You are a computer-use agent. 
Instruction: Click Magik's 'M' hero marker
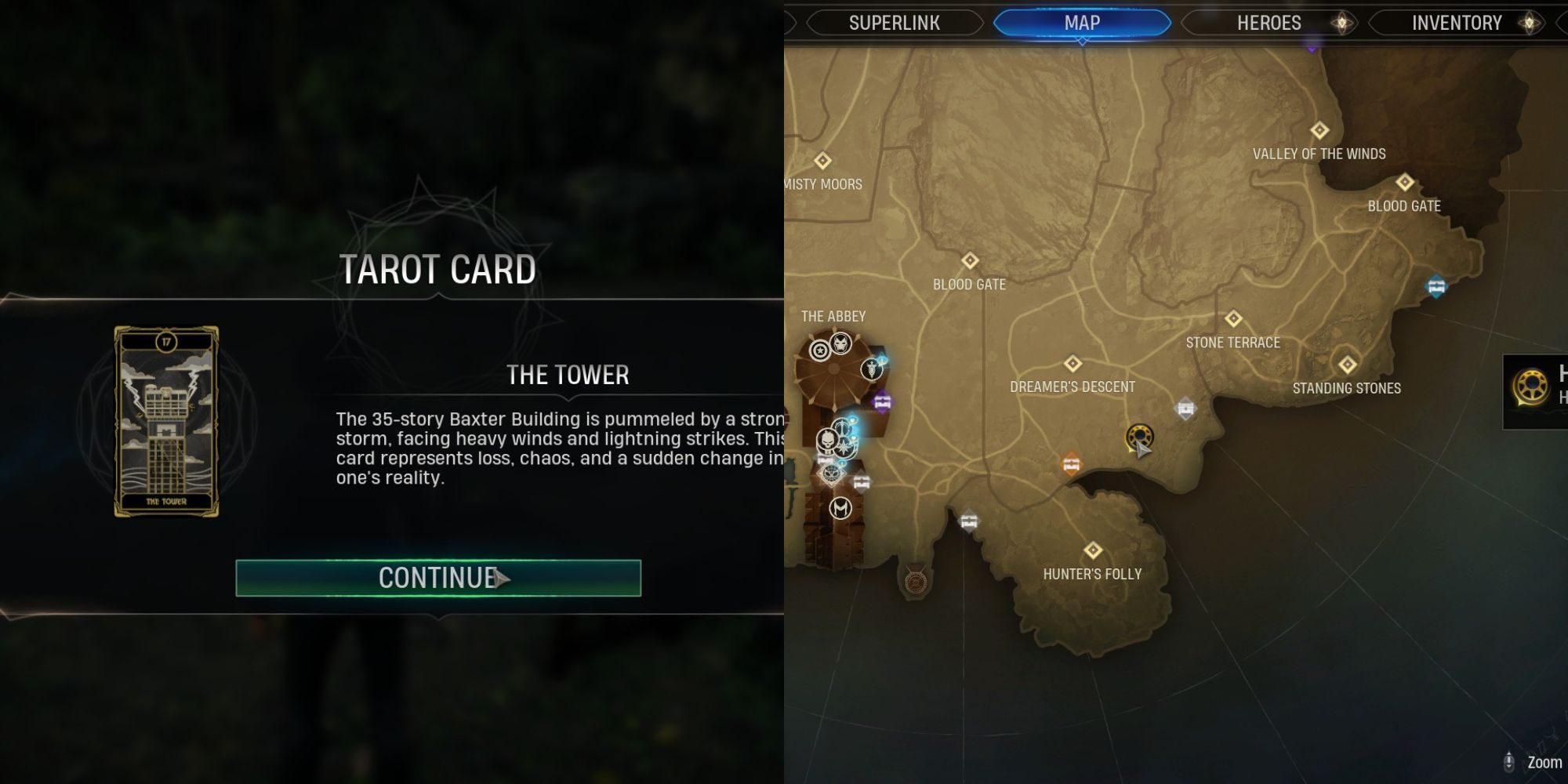(x=841, y=507)
